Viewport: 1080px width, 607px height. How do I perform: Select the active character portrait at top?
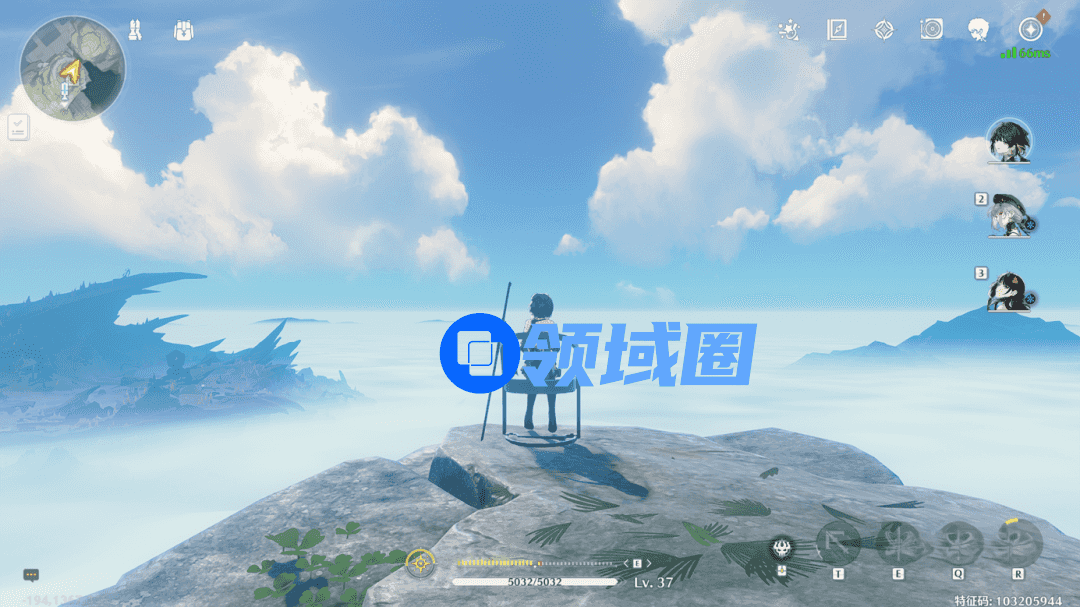[x=1008, y=141]
